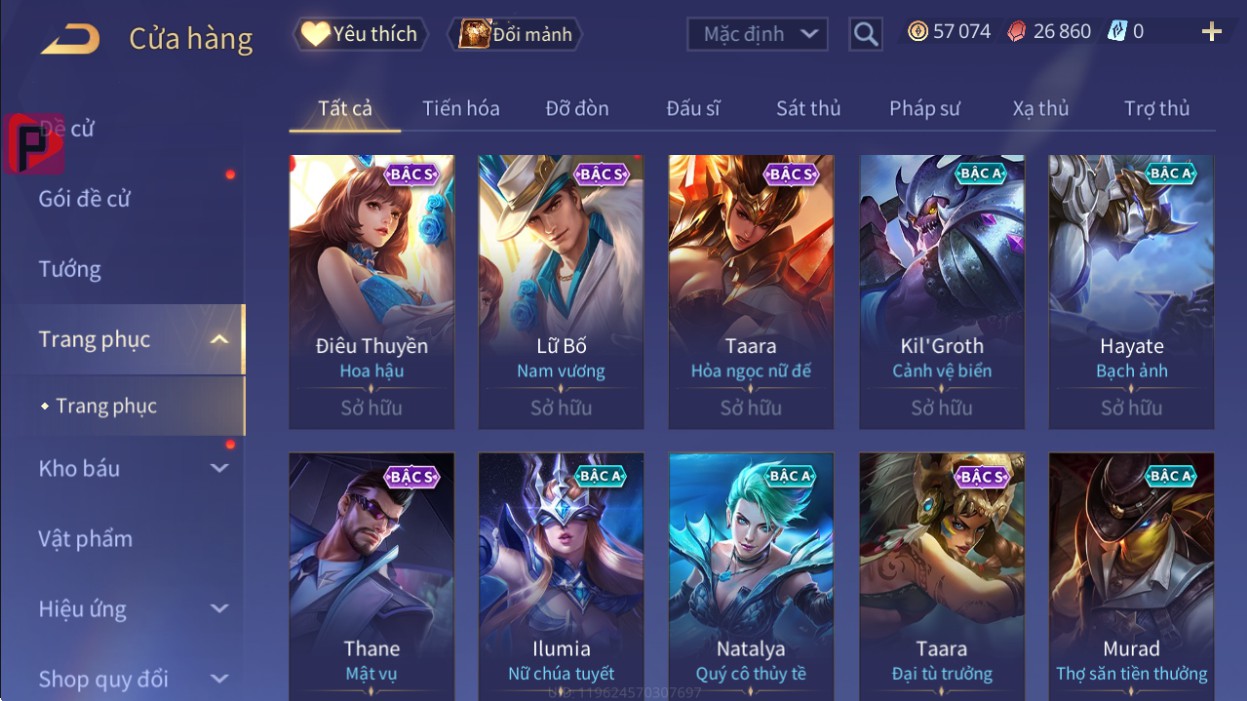Open the Gói đề cử menu
This screenshot has width=1247, height=701.
[x=85, y=199]
